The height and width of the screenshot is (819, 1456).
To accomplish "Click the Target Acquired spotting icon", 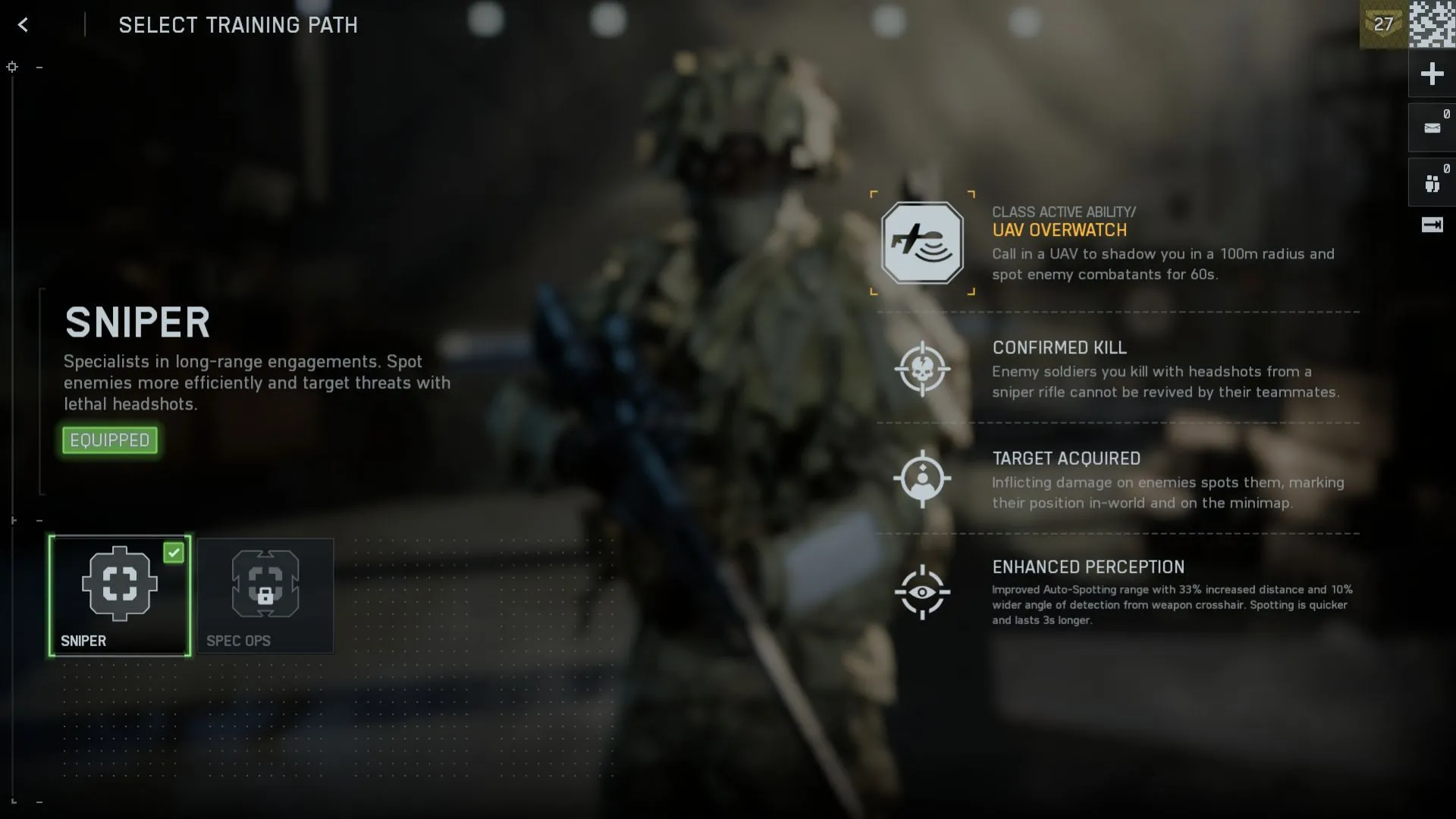I will (x=922, y=479).
